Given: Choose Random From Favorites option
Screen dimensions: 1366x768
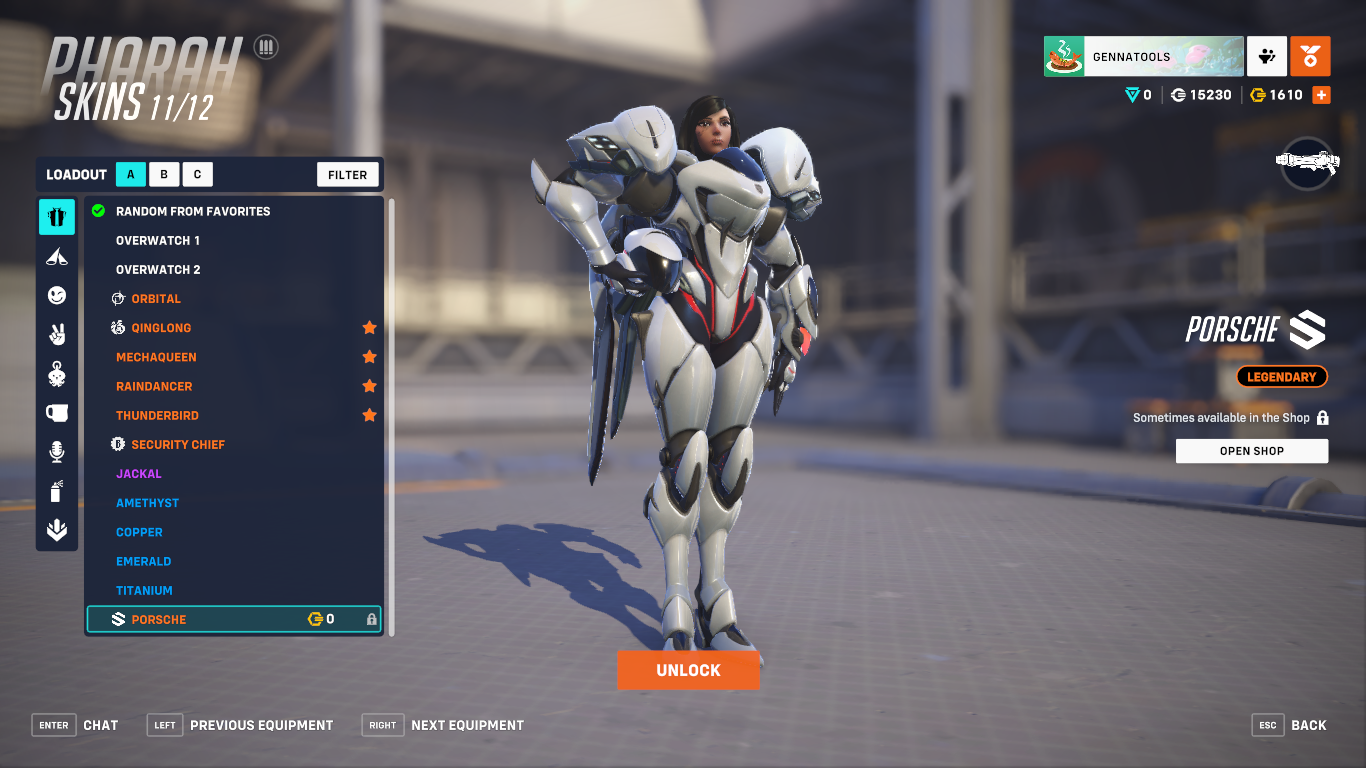Looking at the screenshot, I should pos(193,211).
